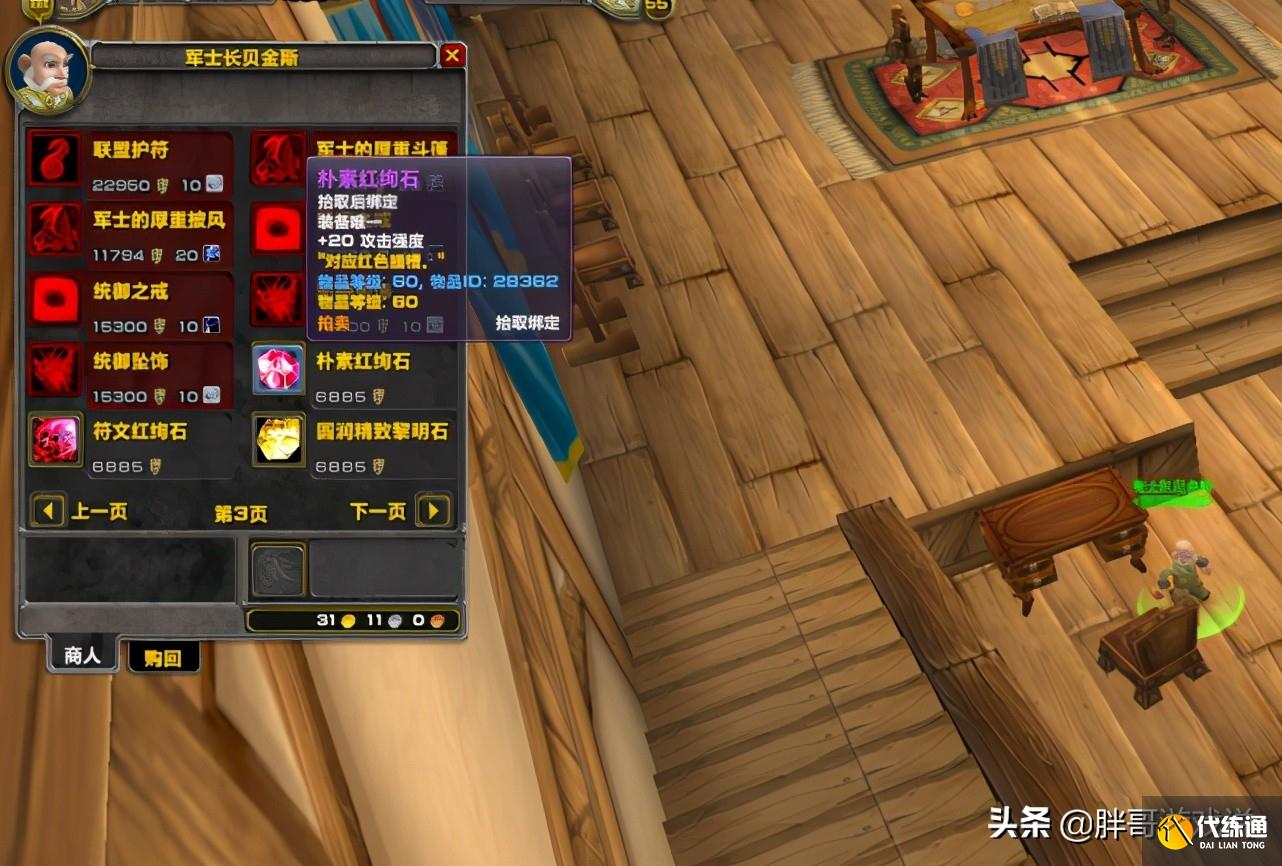Click the left arrow page navigation button
The image size is (1282, 866).
(48, 511)
